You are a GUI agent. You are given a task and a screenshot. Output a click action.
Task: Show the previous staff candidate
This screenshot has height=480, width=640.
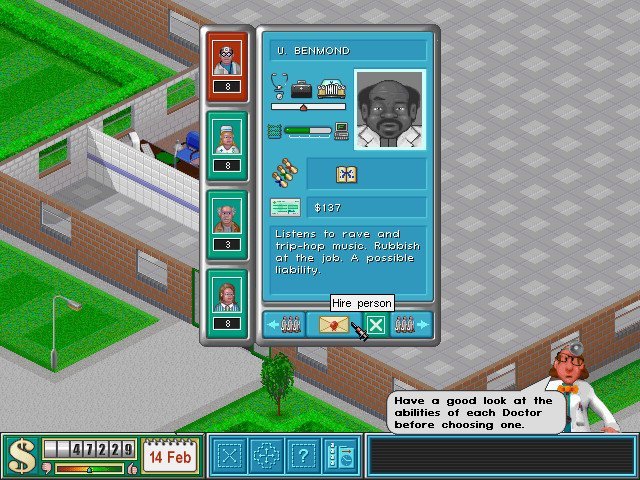283,325
